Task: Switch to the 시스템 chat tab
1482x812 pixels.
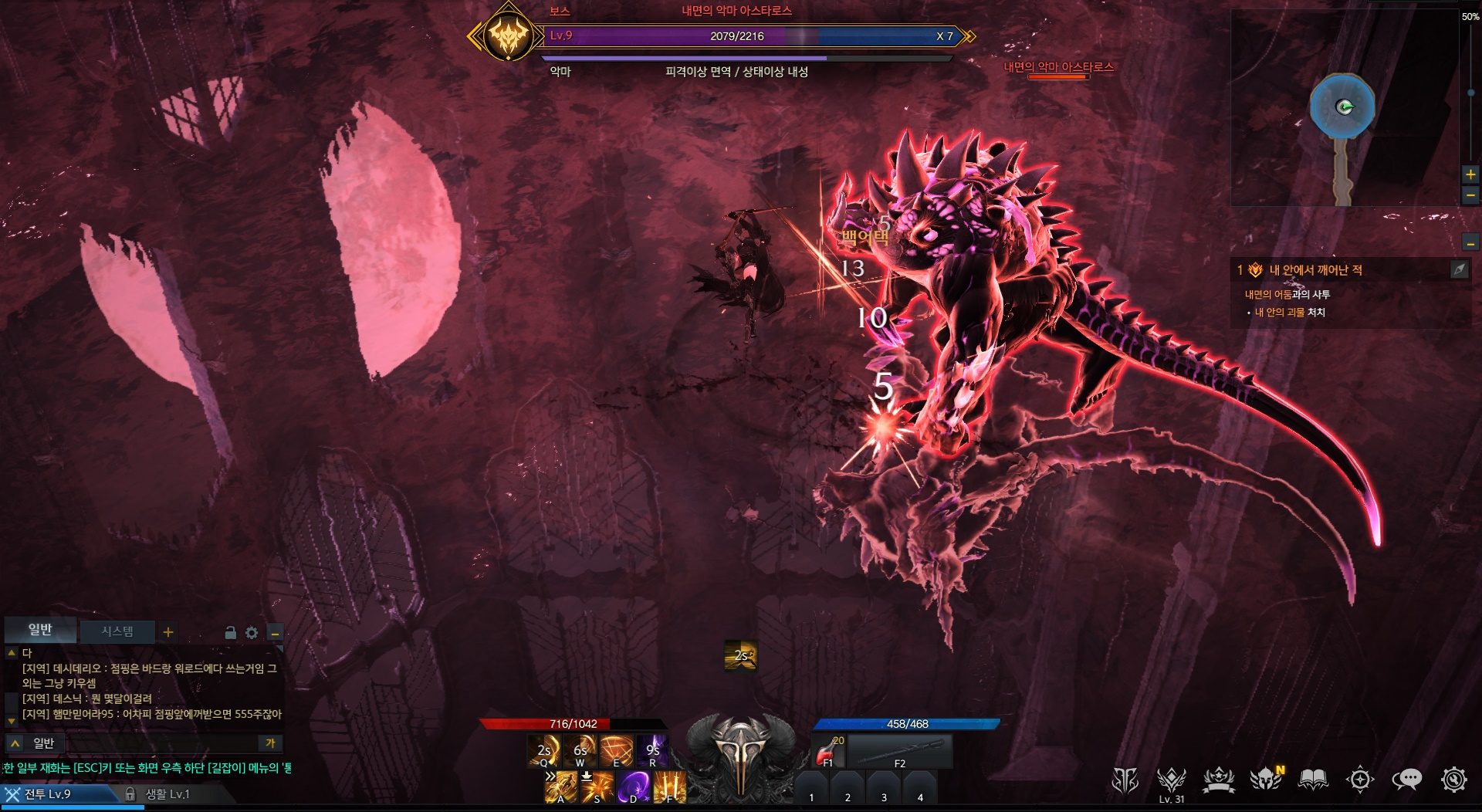Action: [x=117, y=631]
